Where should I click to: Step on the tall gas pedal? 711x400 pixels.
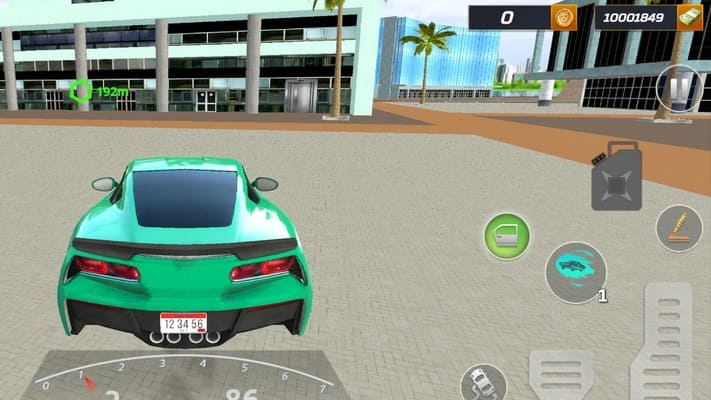click(668, 340)
